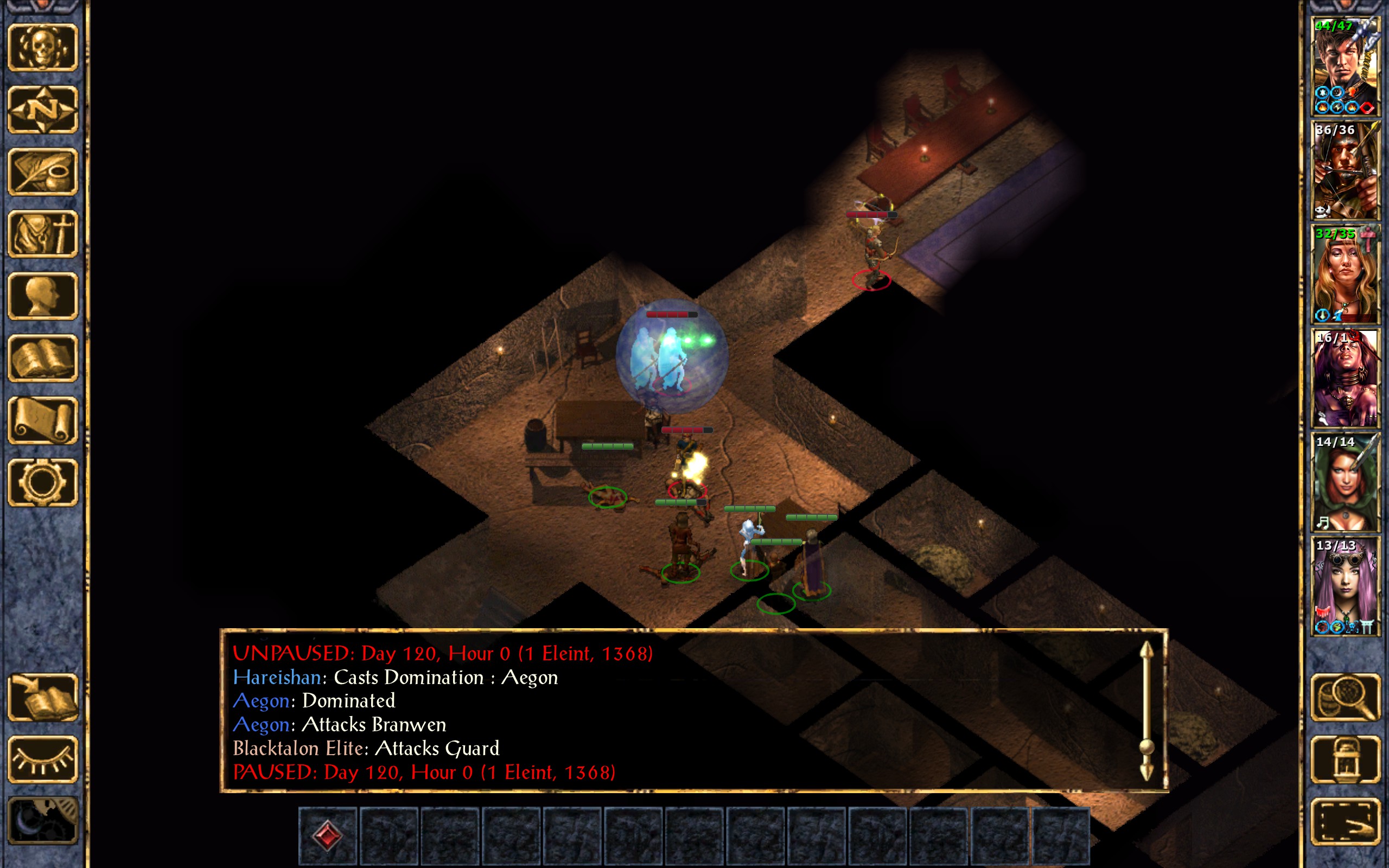Open the journal with the quill icon

42,171
